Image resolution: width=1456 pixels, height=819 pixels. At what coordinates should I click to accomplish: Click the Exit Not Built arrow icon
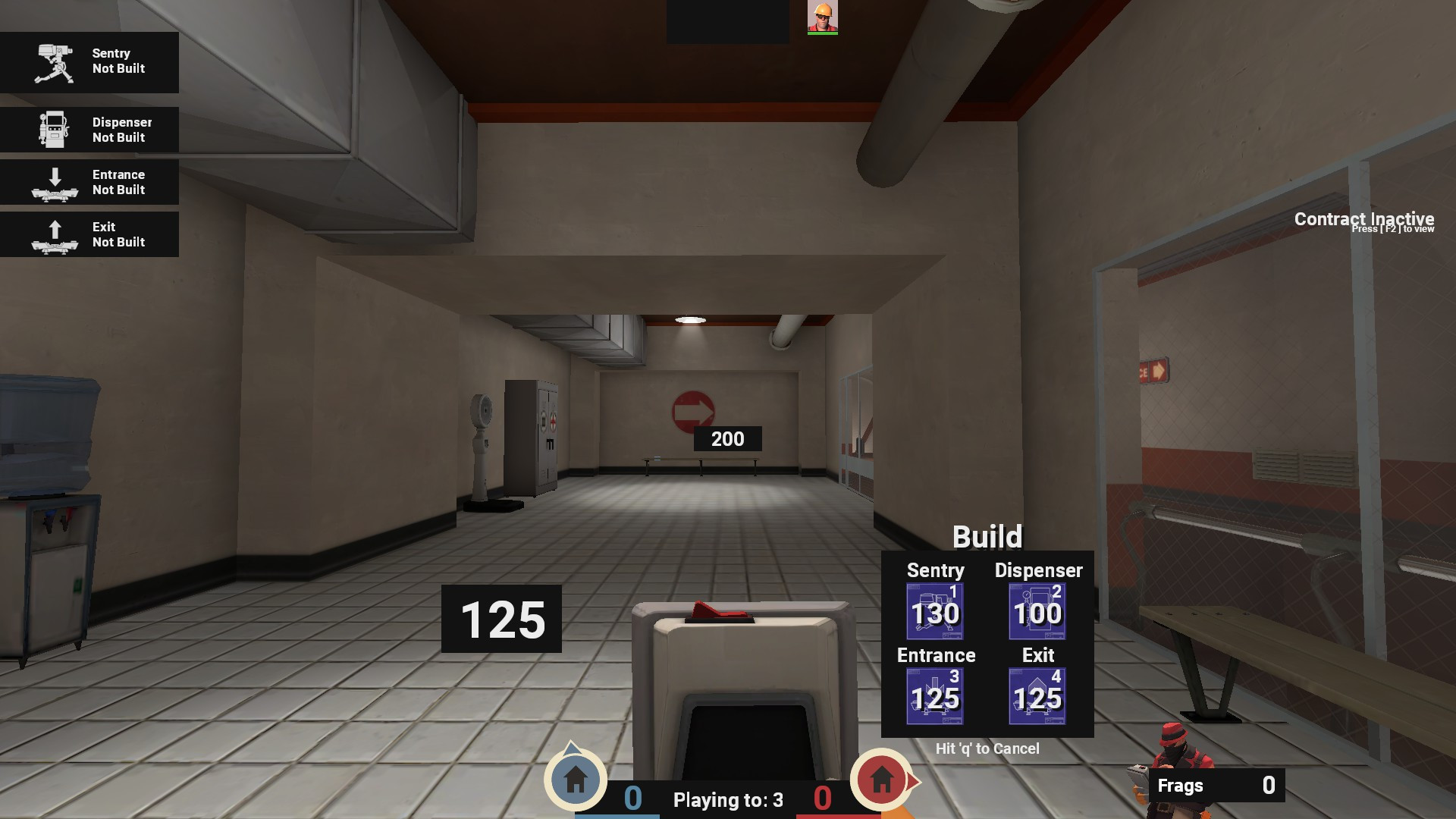point(55,234)
